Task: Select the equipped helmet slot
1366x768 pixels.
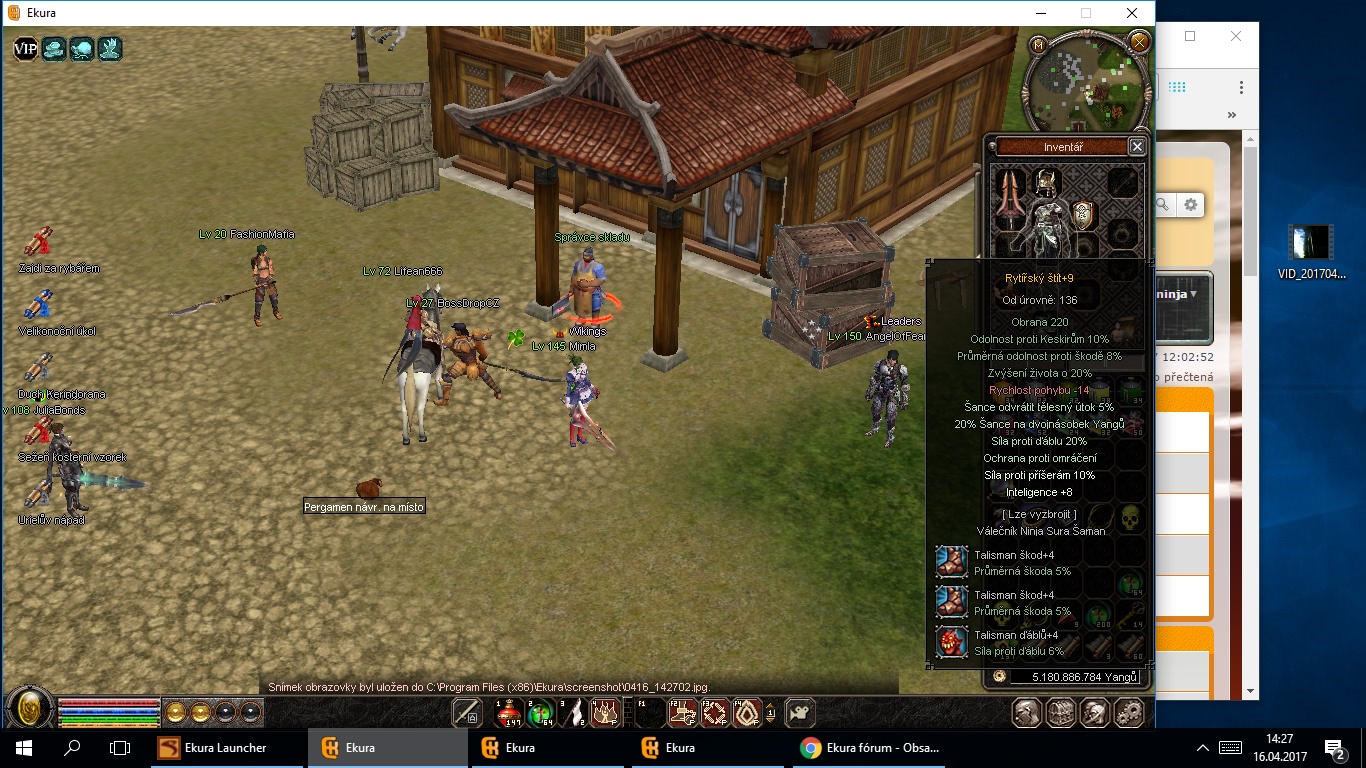Action: coord(1046,182)
